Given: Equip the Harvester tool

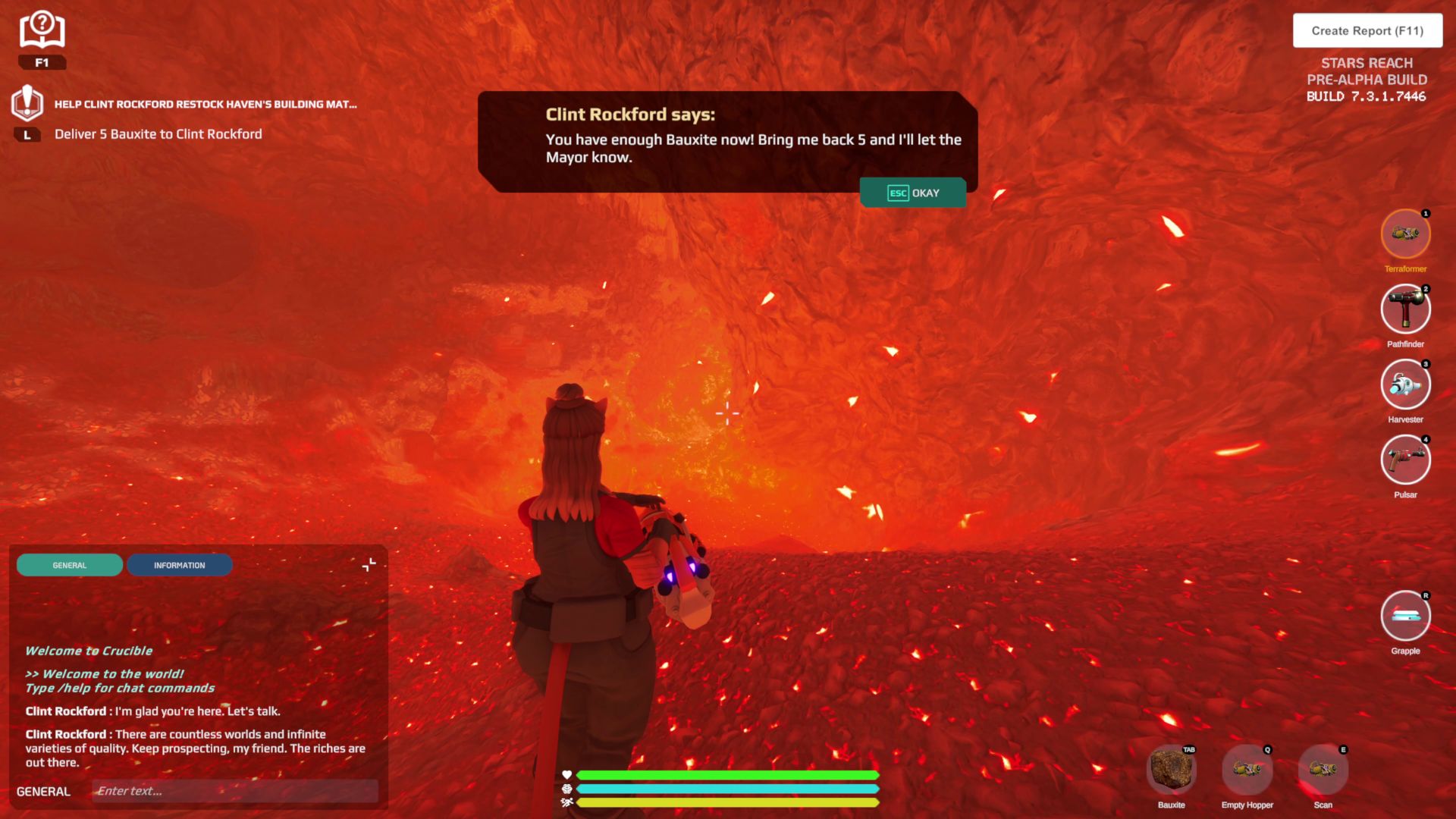Looking at the screenshot, I should 1405,384.
